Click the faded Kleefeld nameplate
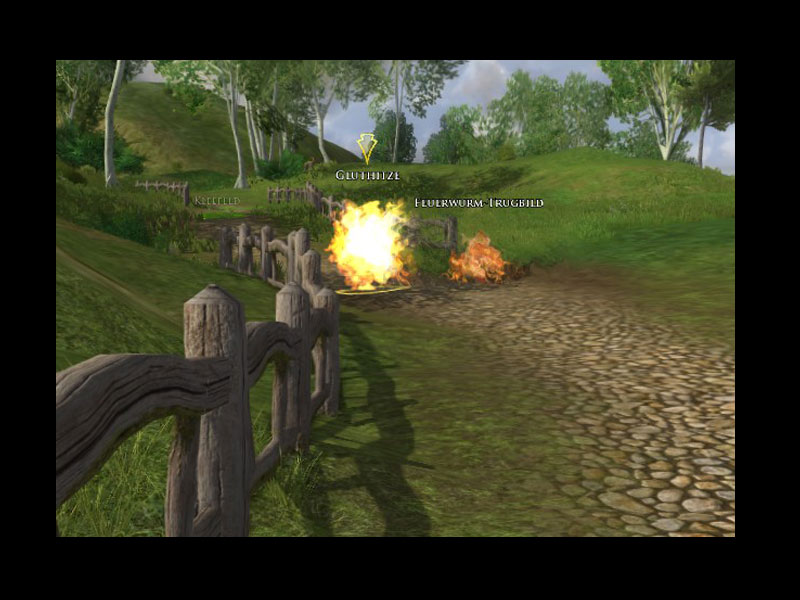The width and height of the screenshot is (800, 600). click(x=217, y=201)
